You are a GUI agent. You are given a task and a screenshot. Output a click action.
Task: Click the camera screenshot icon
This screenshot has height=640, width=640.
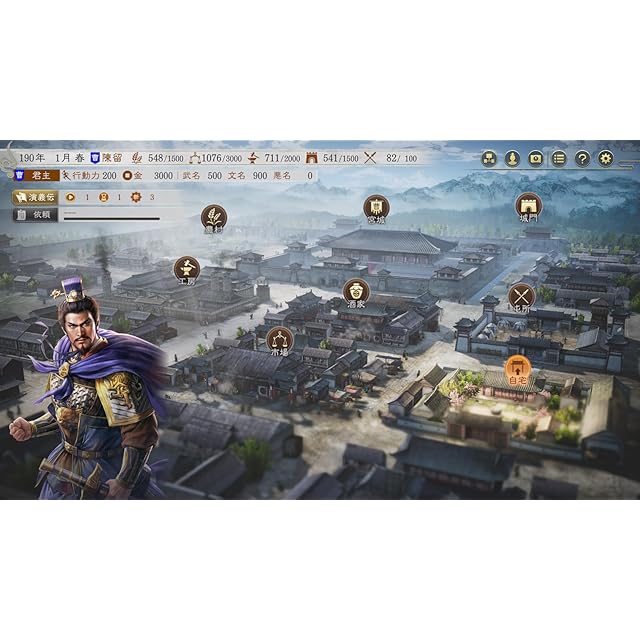535,158
